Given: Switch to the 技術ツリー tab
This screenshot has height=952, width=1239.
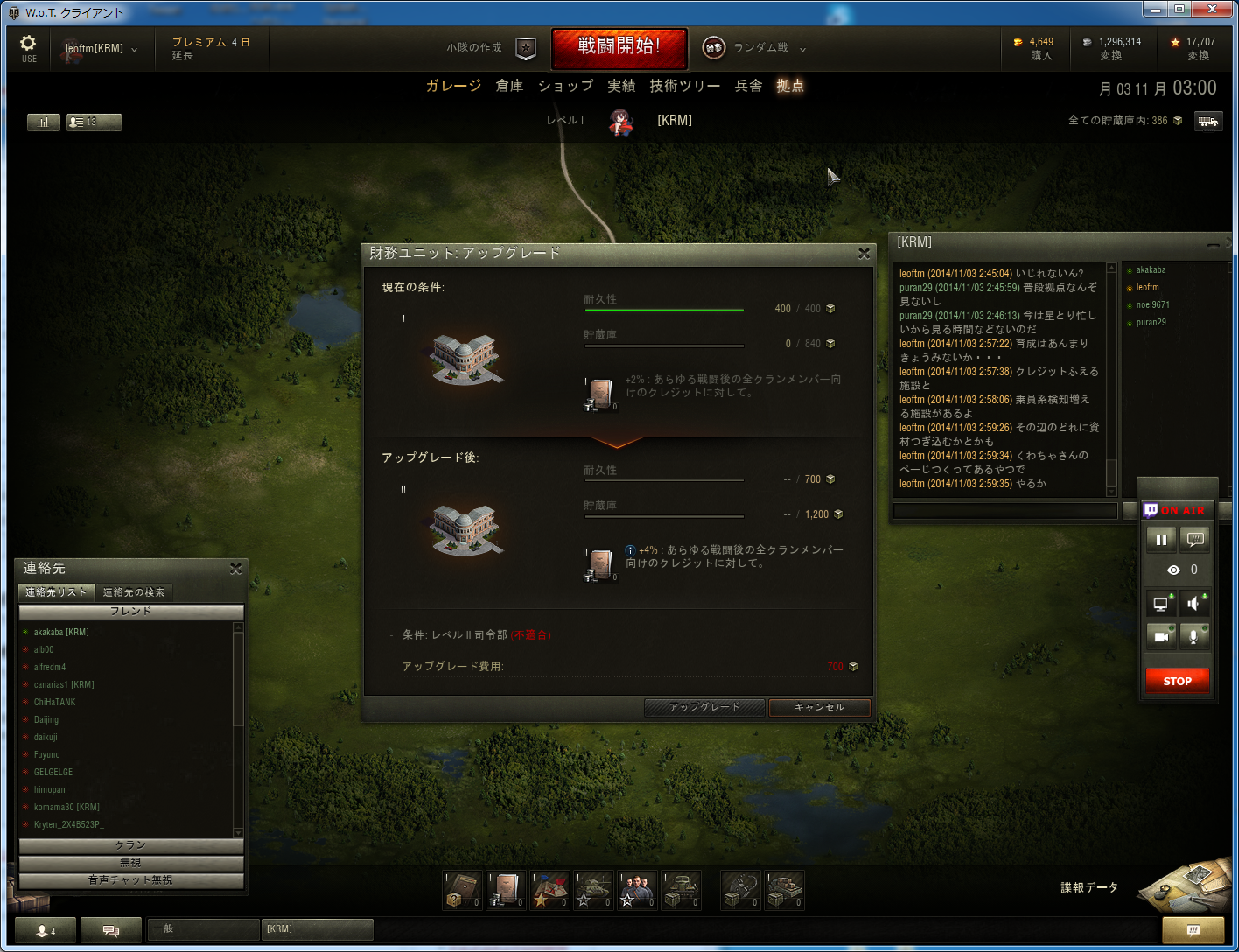Looking at the screenshot, I should click(684, 86).
